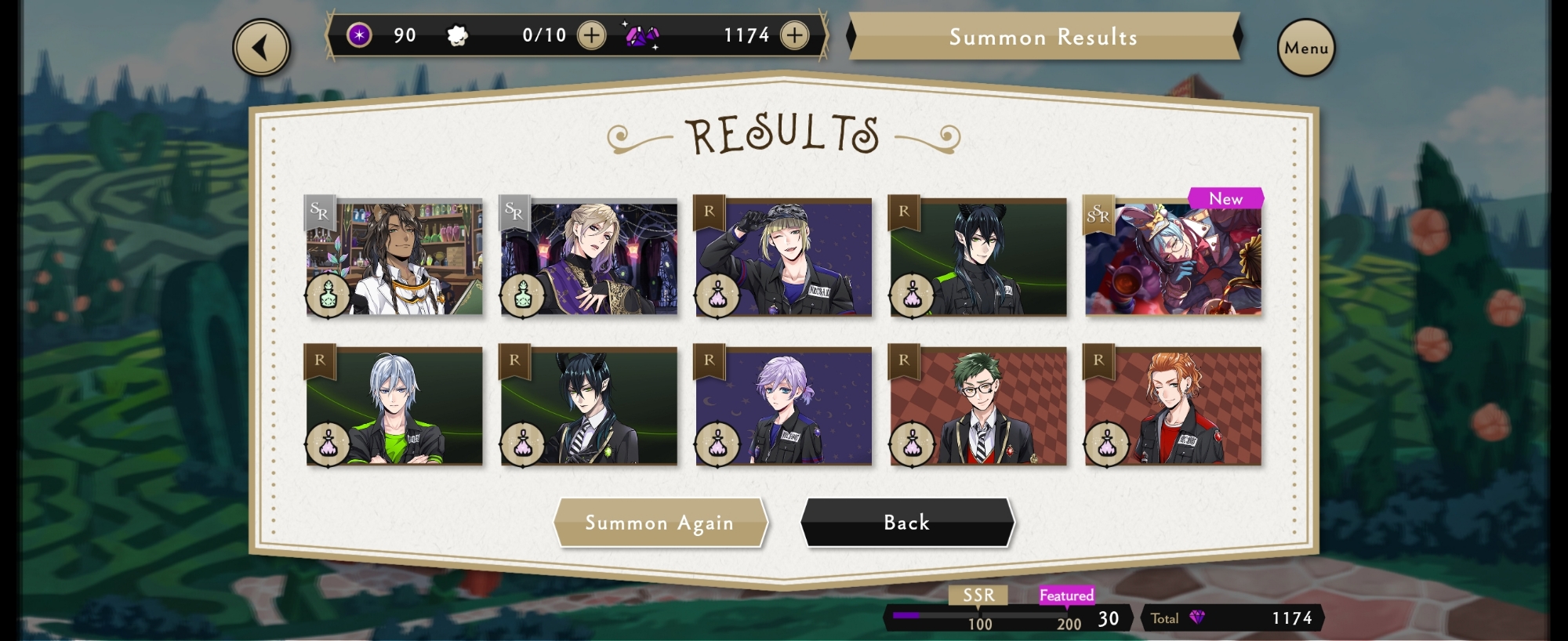Select the SR card with lion-eared character
1568x641 pixels.
click(x=394, y=258)
